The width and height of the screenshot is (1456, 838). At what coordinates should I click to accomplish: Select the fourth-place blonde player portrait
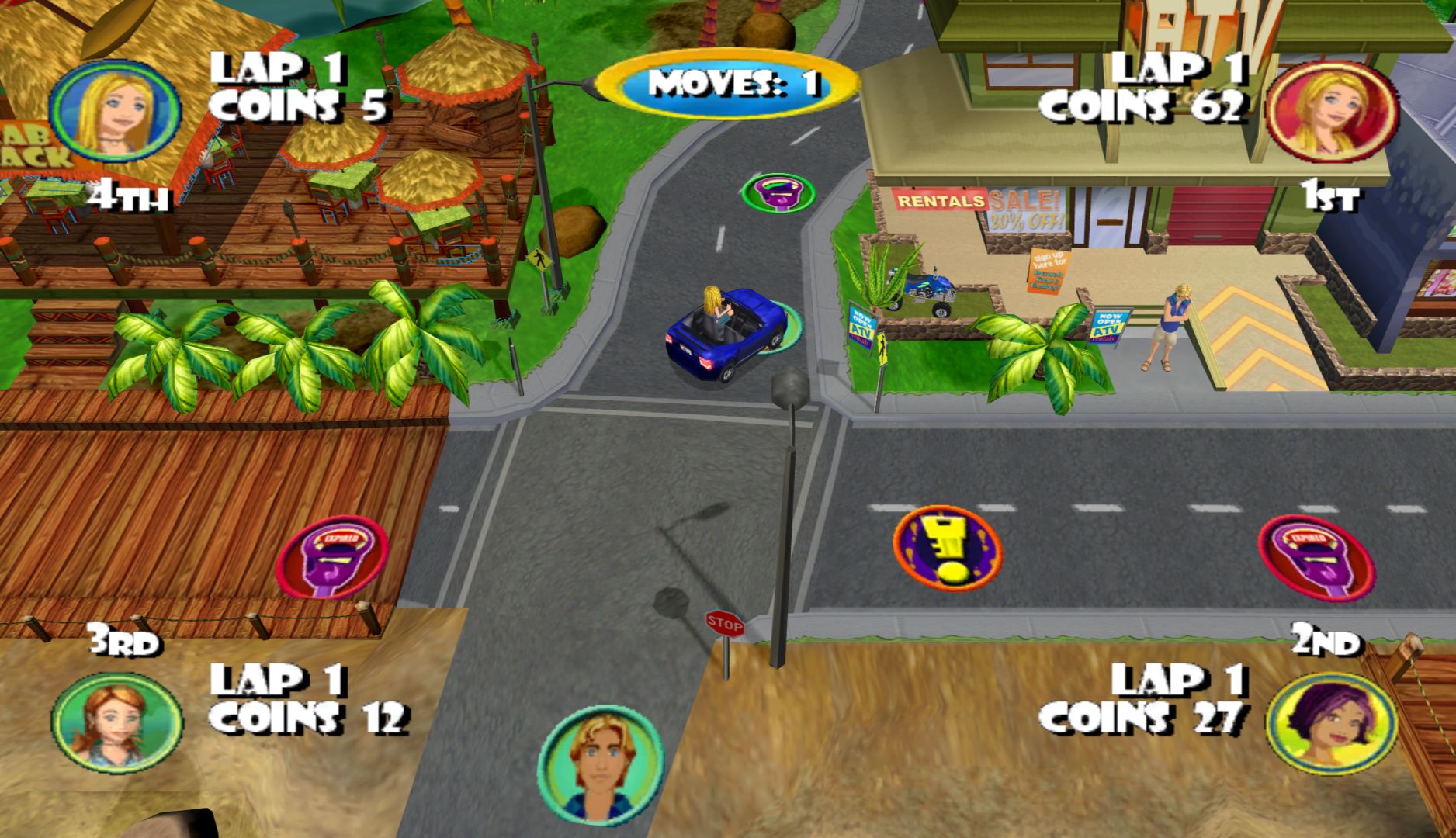tap(115, 112)
